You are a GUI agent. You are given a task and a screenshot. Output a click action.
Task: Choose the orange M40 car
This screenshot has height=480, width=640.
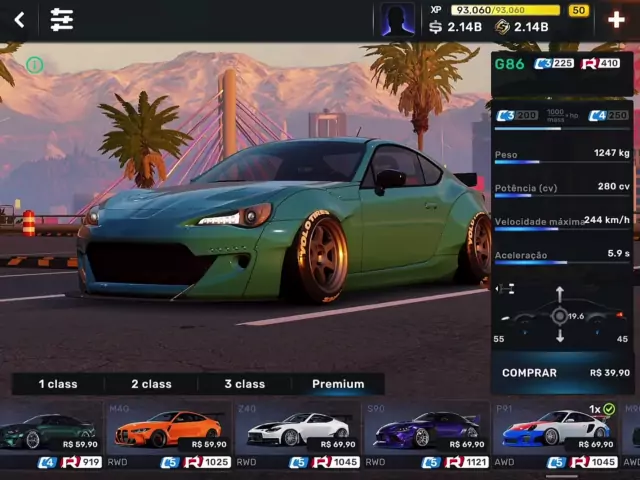pyautogui.click(x=167, y=431)
